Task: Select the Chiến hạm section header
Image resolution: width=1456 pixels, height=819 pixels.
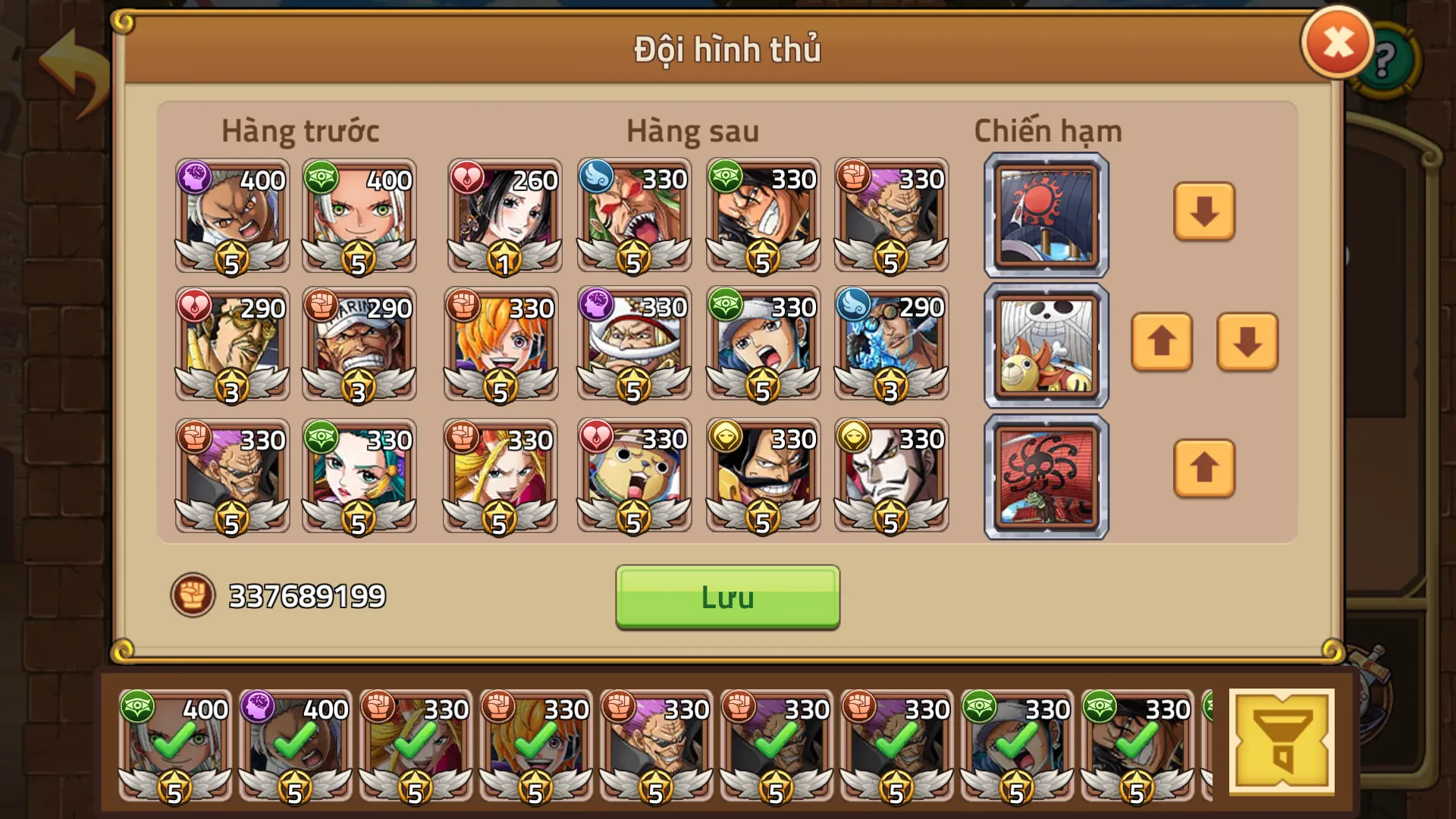Action: click(1049, 130)
